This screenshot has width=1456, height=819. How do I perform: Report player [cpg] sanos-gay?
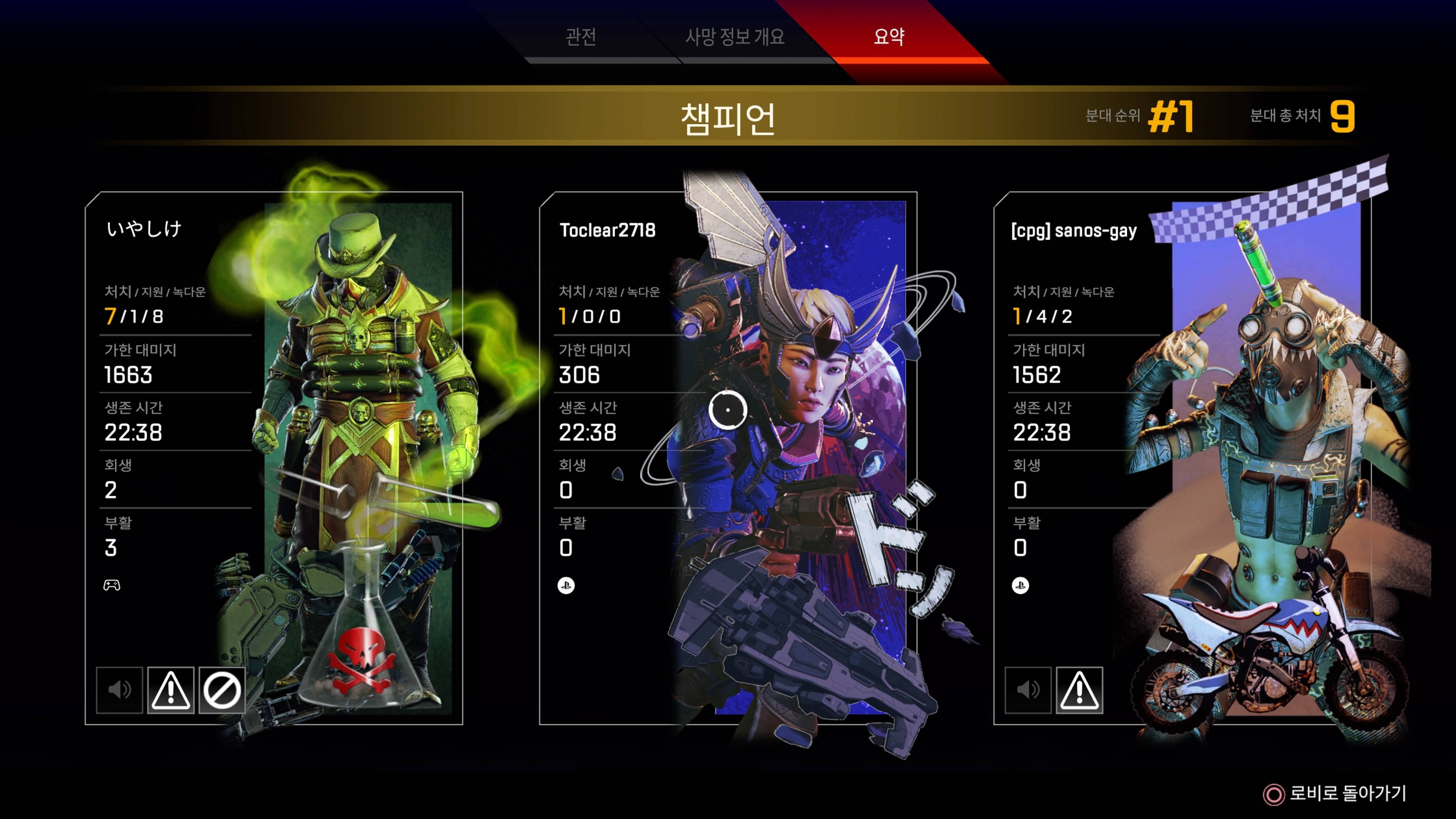click(1079, 690)
